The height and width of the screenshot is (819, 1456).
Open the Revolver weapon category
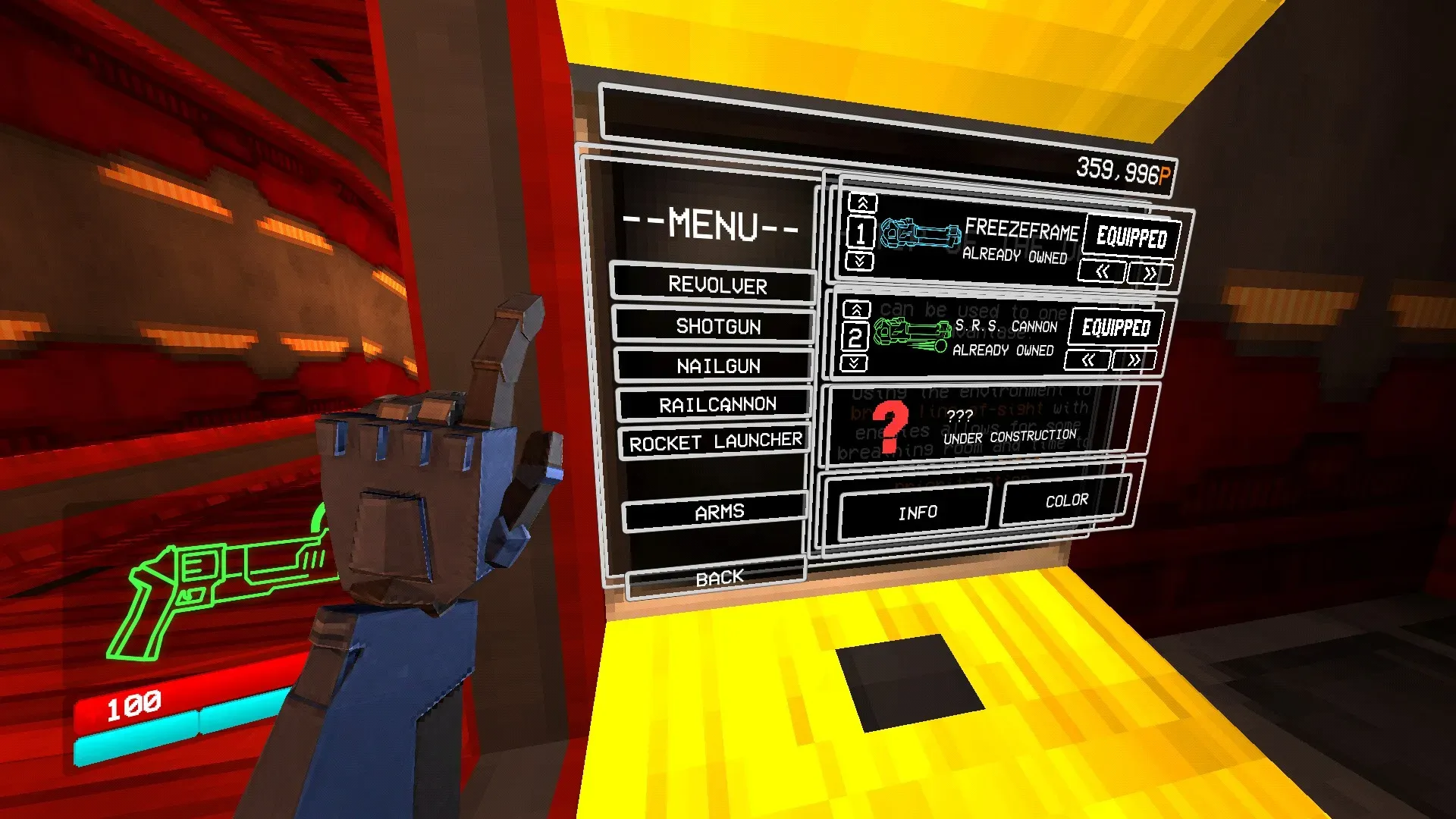(x=715, y=285)
